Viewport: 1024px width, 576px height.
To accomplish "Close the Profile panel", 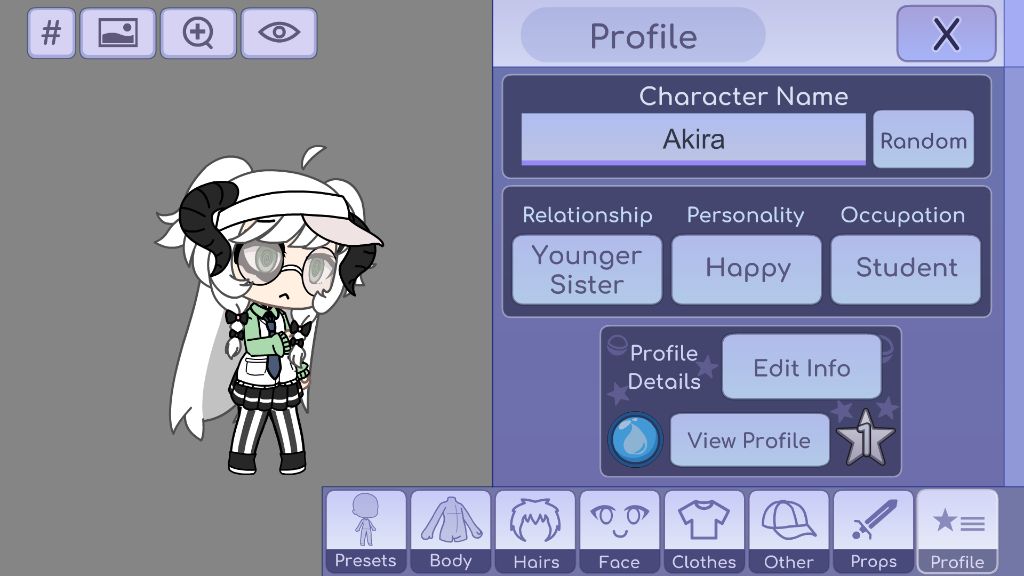I will coord(945,34).
